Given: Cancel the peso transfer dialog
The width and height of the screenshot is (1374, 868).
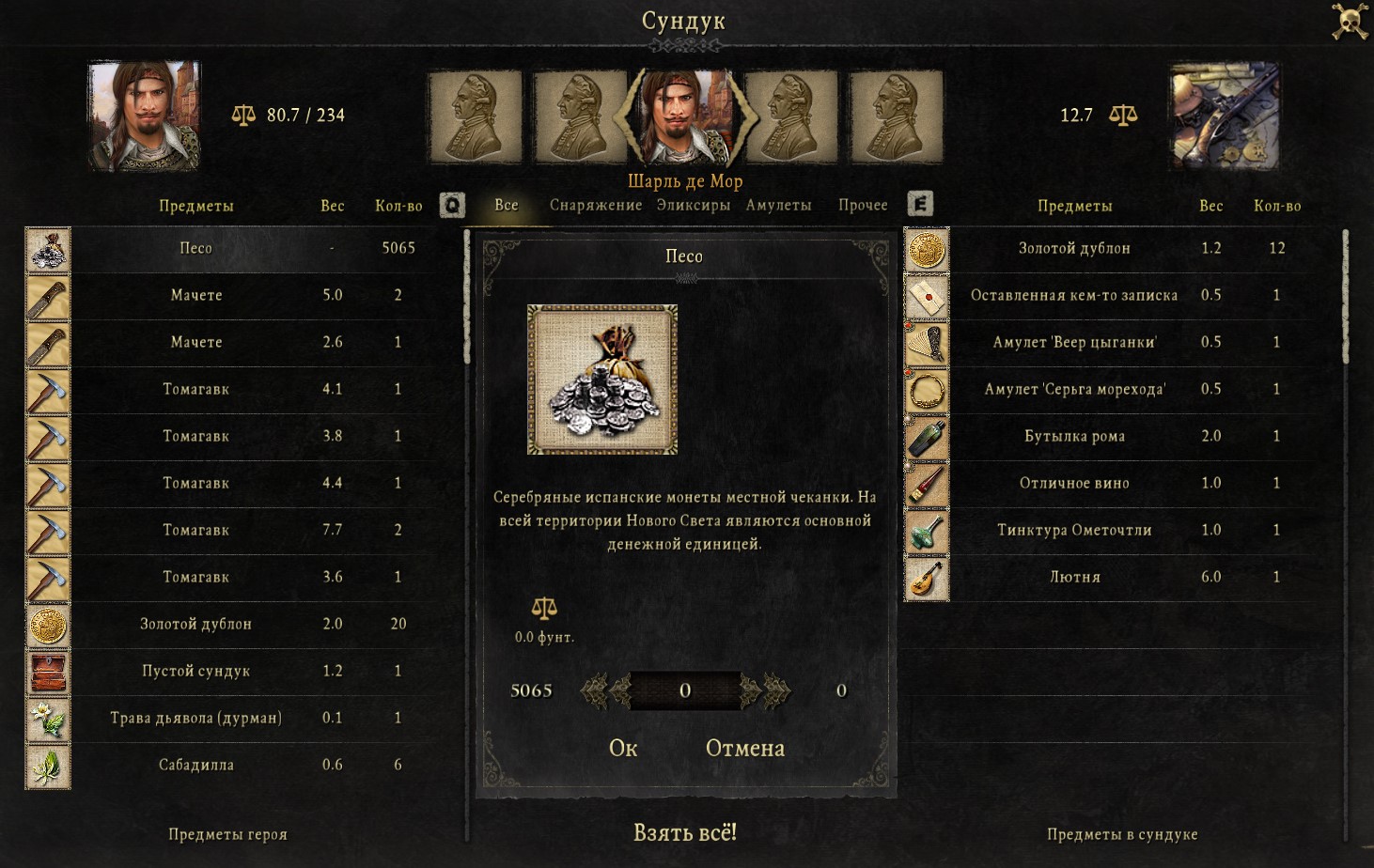Looking at the screenshot, I should pos(744,748).
